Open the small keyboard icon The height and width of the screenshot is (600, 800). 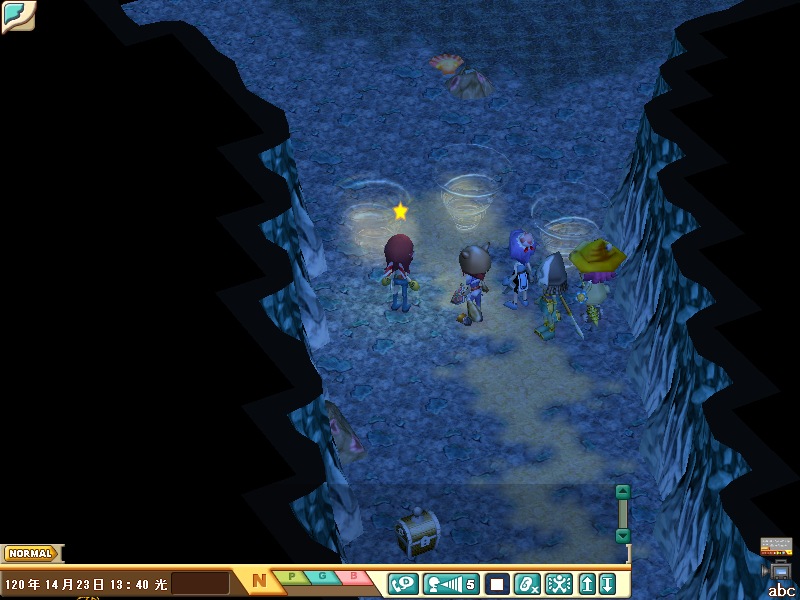pos(776,546)
